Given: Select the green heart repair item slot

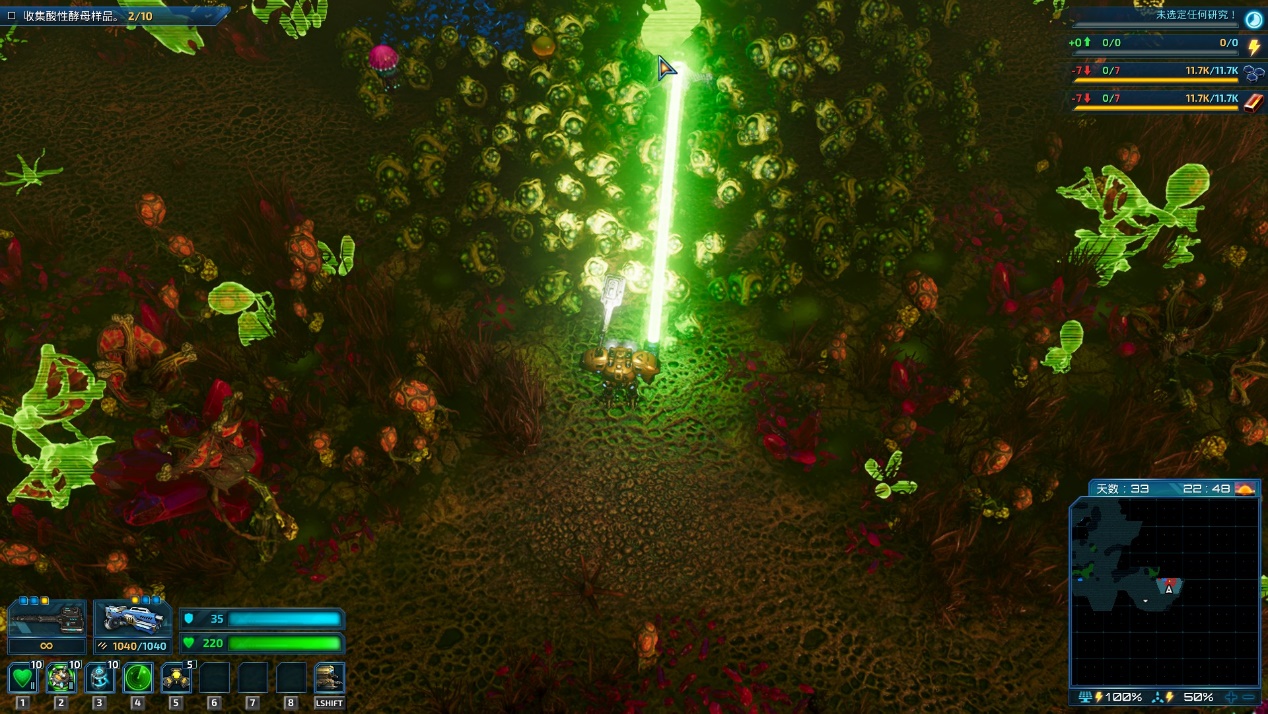Looking at the screenshot, I should pyautogui.click(x=23, y=678).
